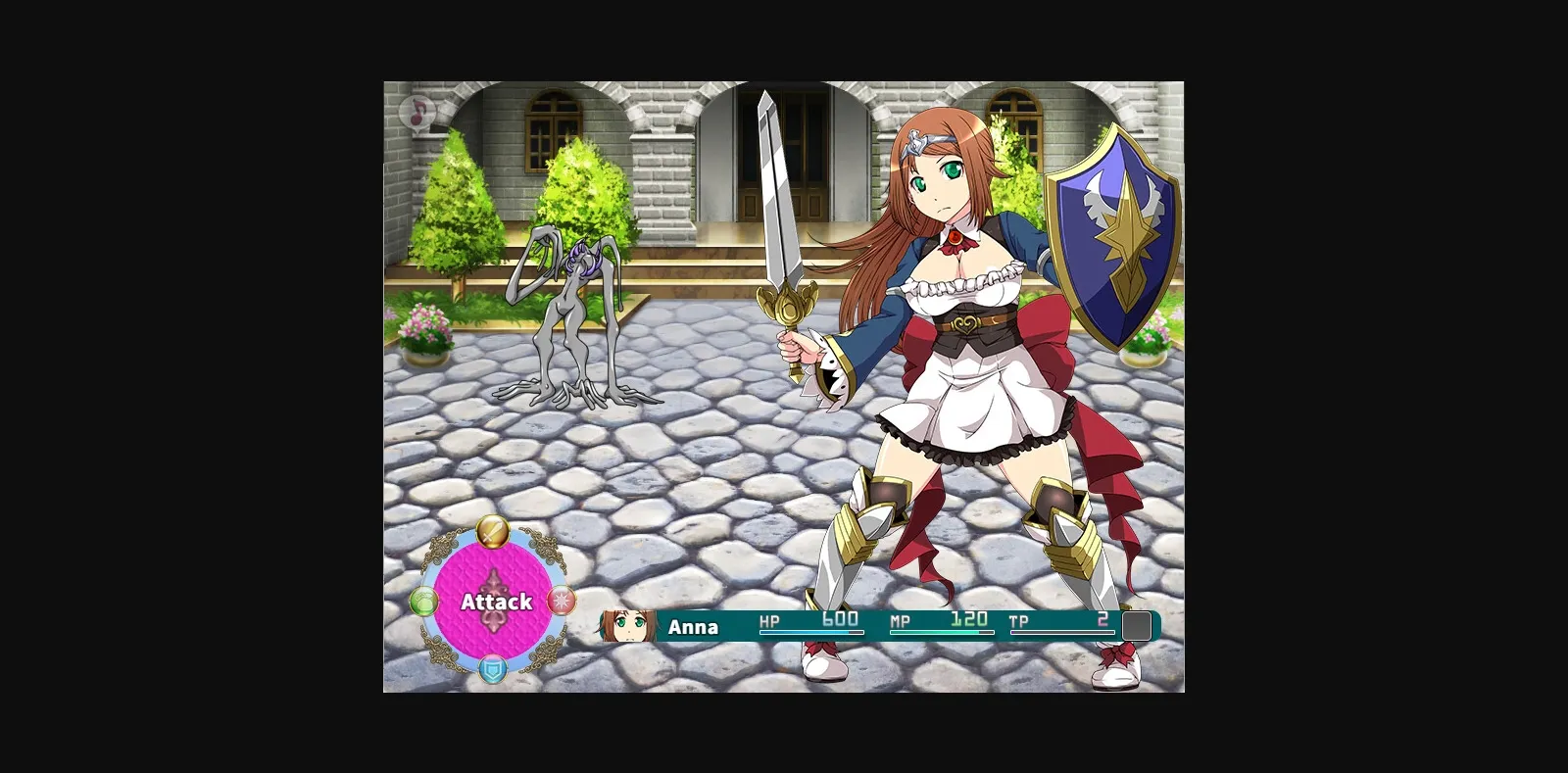Choose Attack from the battle command ring
Viewport: 1568px width, 773px height.
(493, 603)
